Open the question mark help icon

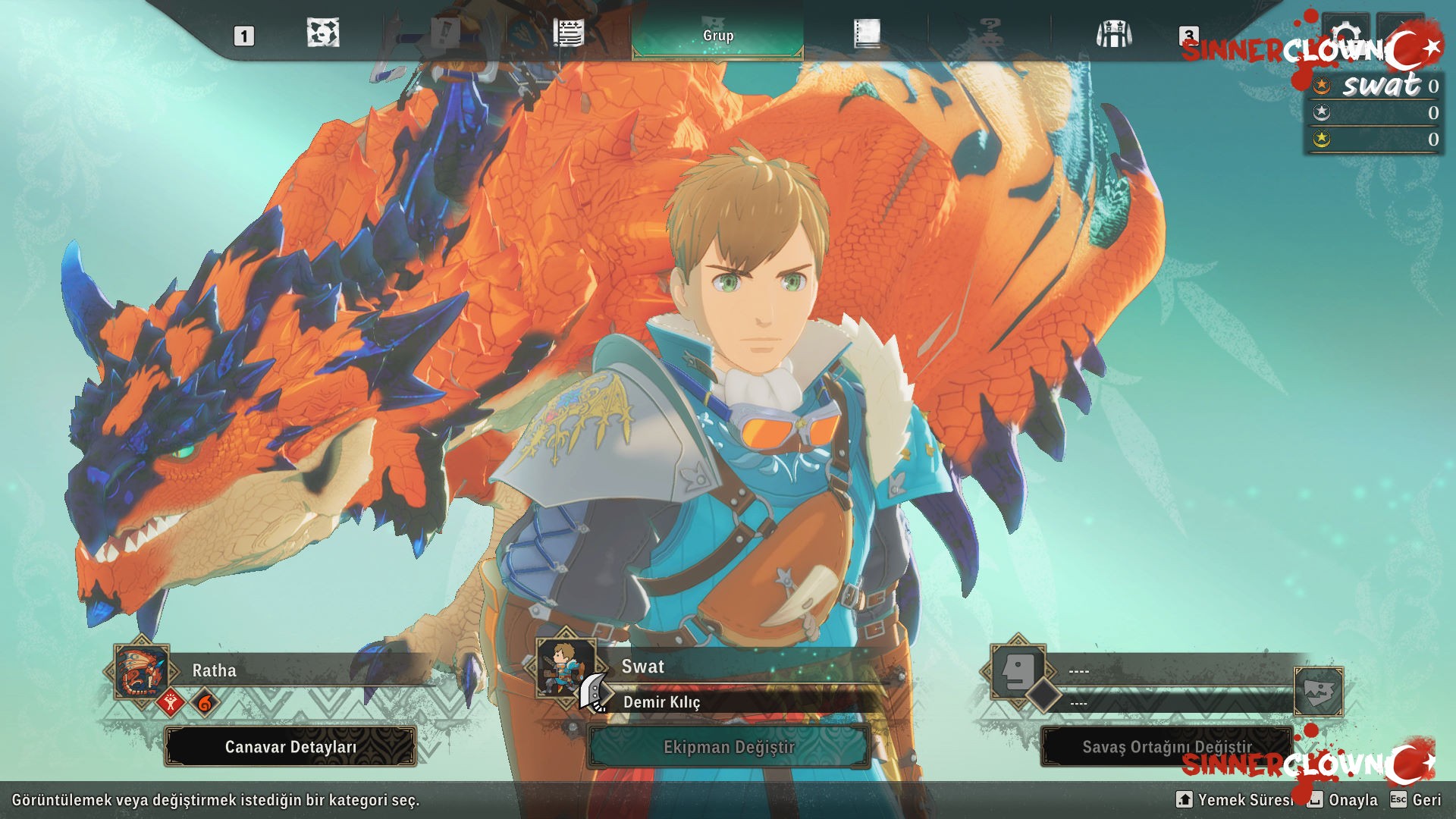click(x=992, y=32)
